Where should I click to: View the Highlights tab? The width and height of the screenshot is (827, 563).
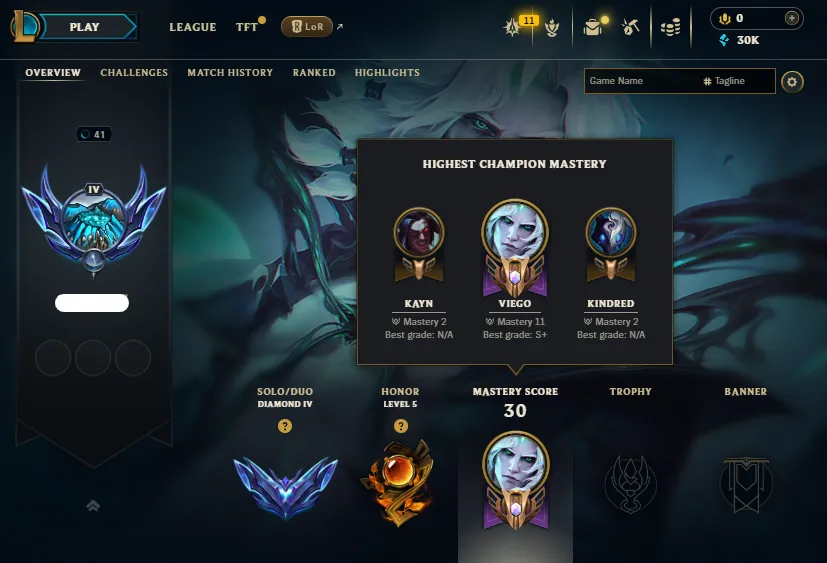click(x=387, y=73)
